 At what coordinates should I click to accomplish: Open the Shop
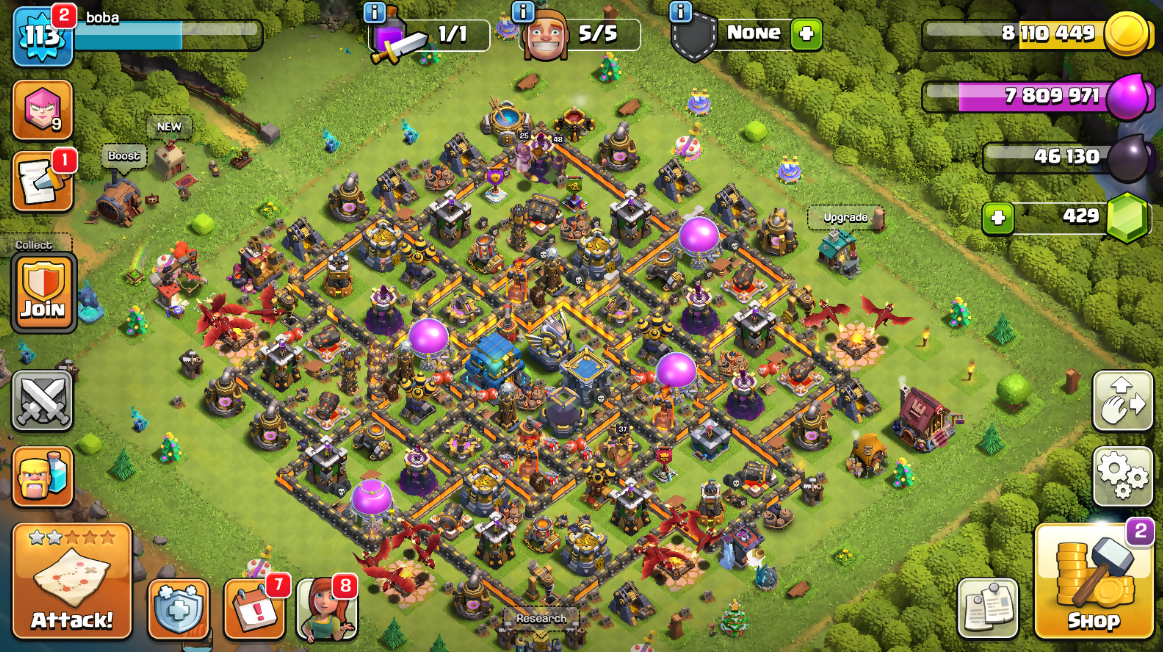pyautogui.click(x=1093, y=582)
